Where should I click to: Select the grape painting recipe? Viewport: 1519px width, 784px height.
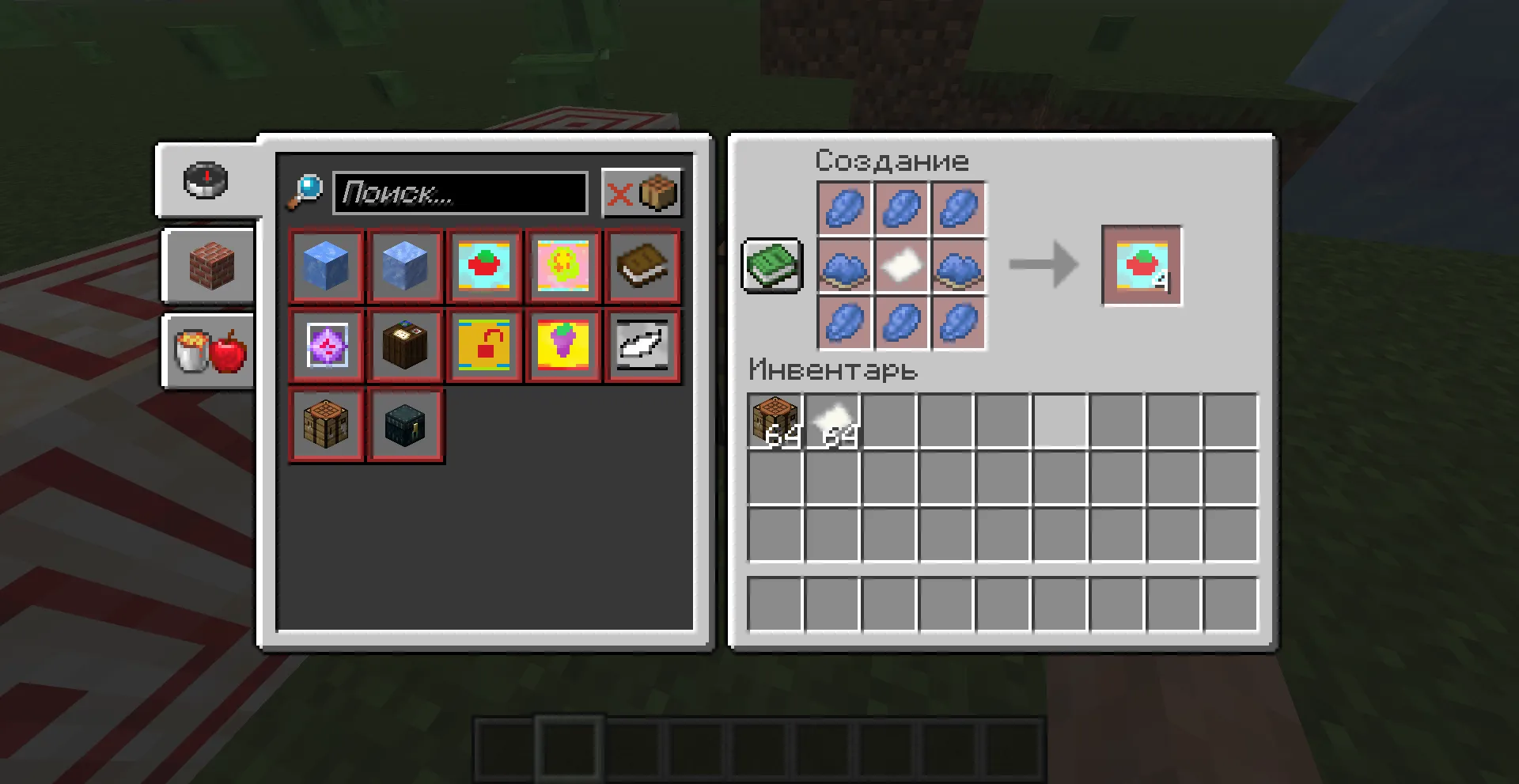click(563, 346)
